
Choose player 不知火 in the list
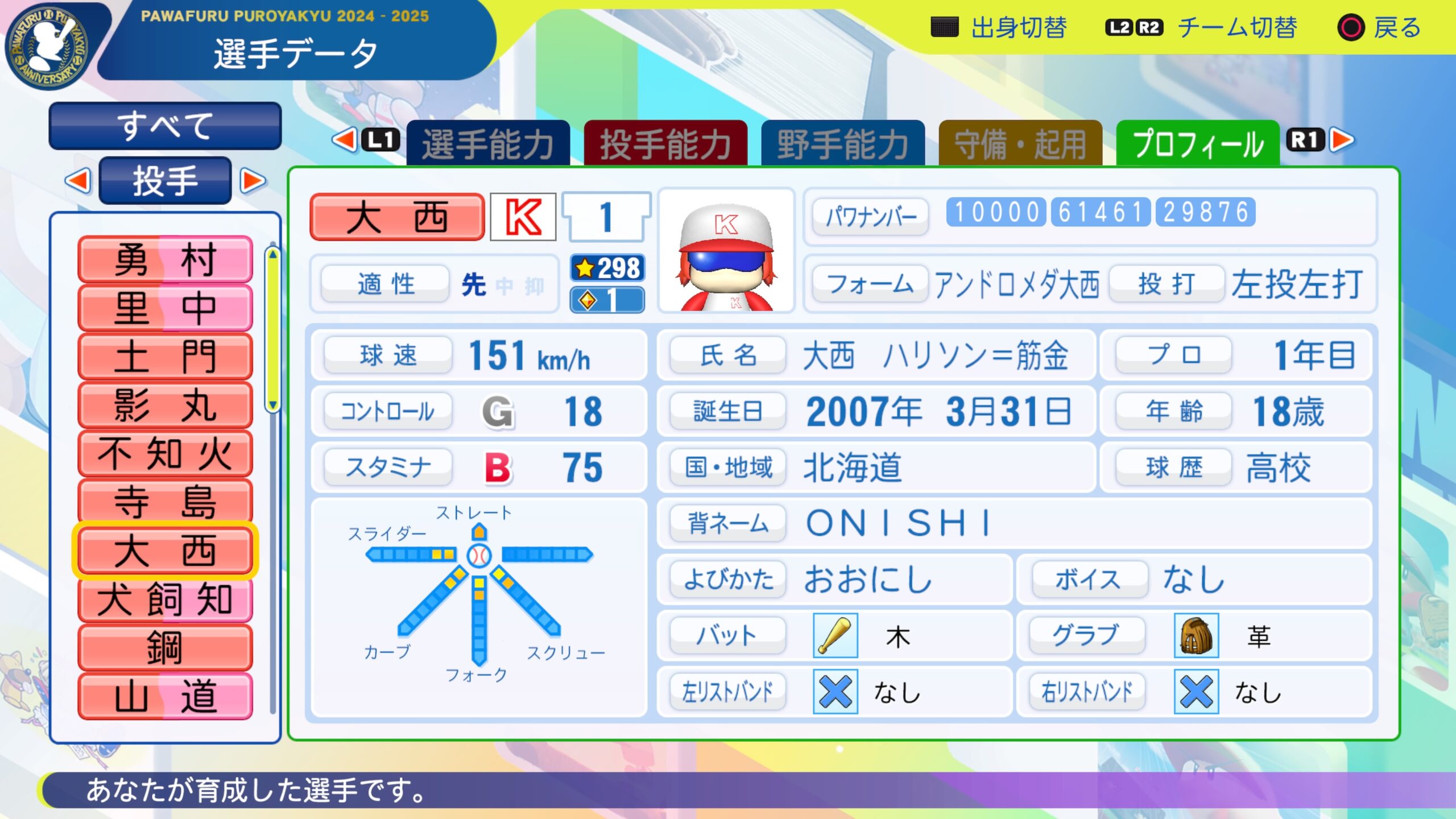point(165,453)
